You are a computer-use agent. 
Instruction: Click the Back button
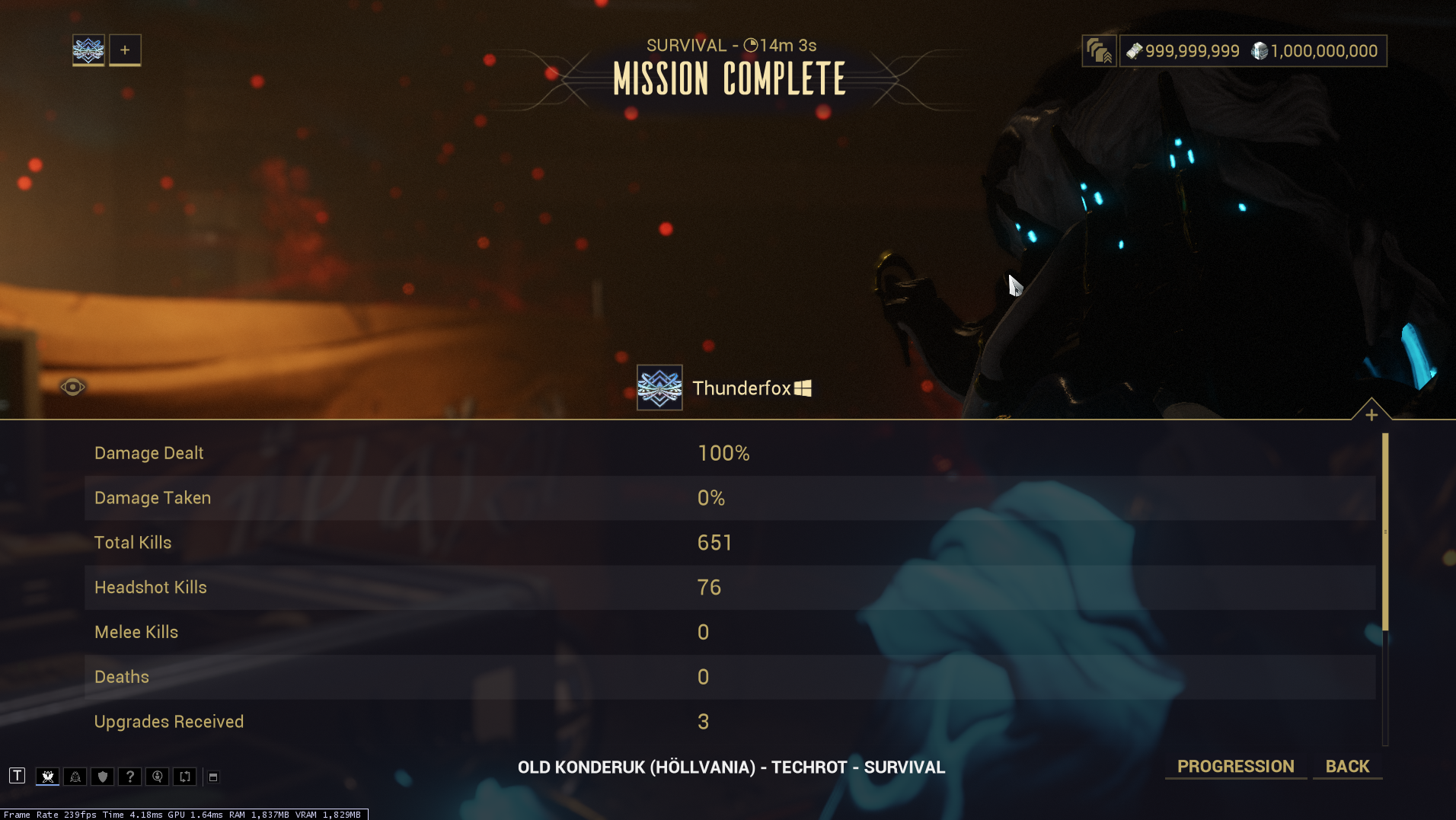click(x=1347, y=767)
